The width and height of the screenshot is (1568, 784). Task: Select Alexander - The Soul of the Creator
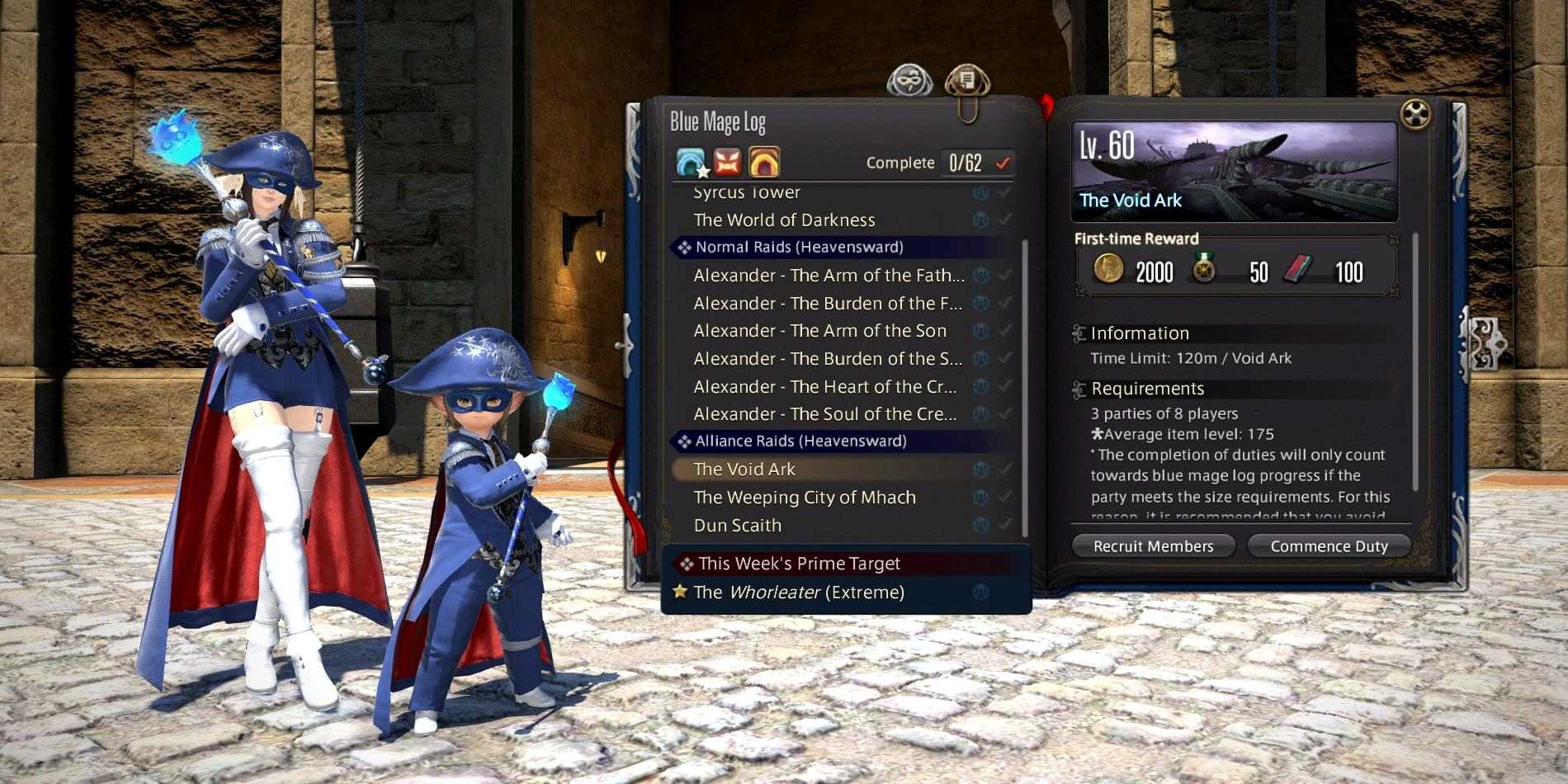click(824, 414)
